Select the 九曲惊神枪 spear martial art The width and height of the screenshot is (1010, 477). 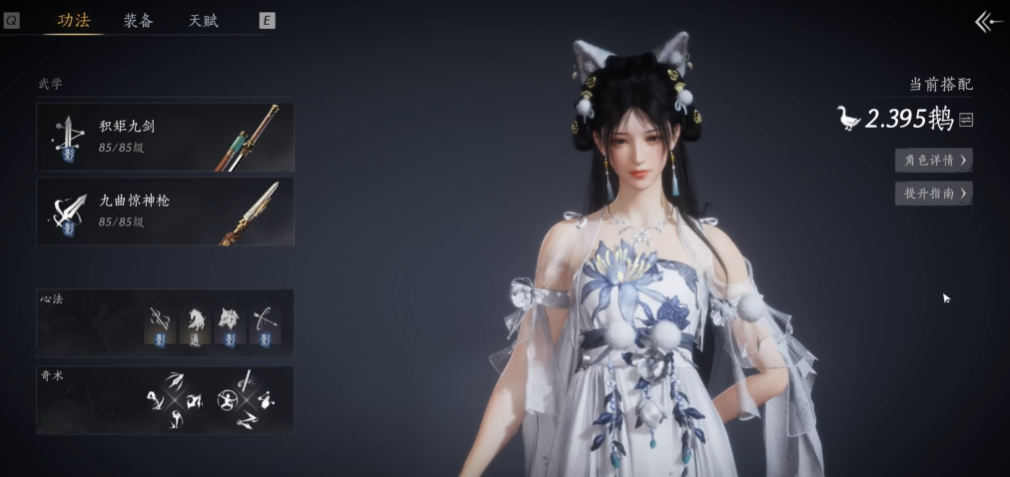[x=166, y=210]
